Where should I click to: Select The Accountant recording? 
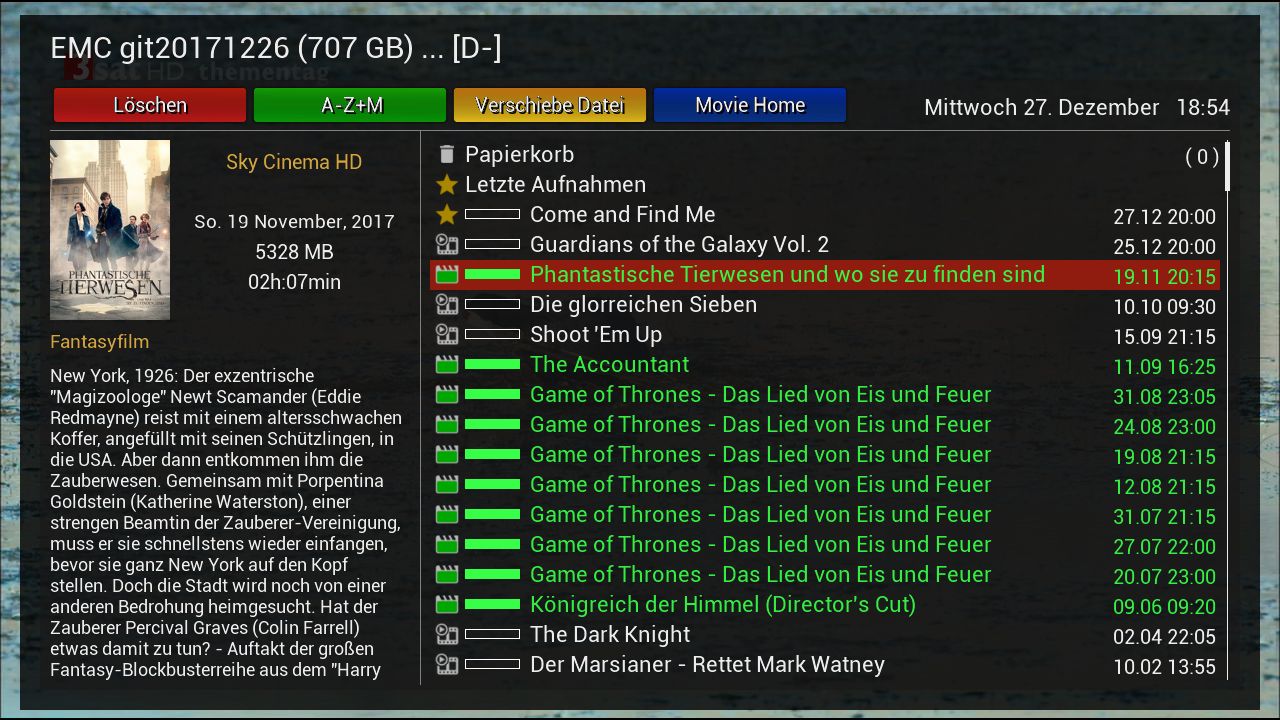609,365
